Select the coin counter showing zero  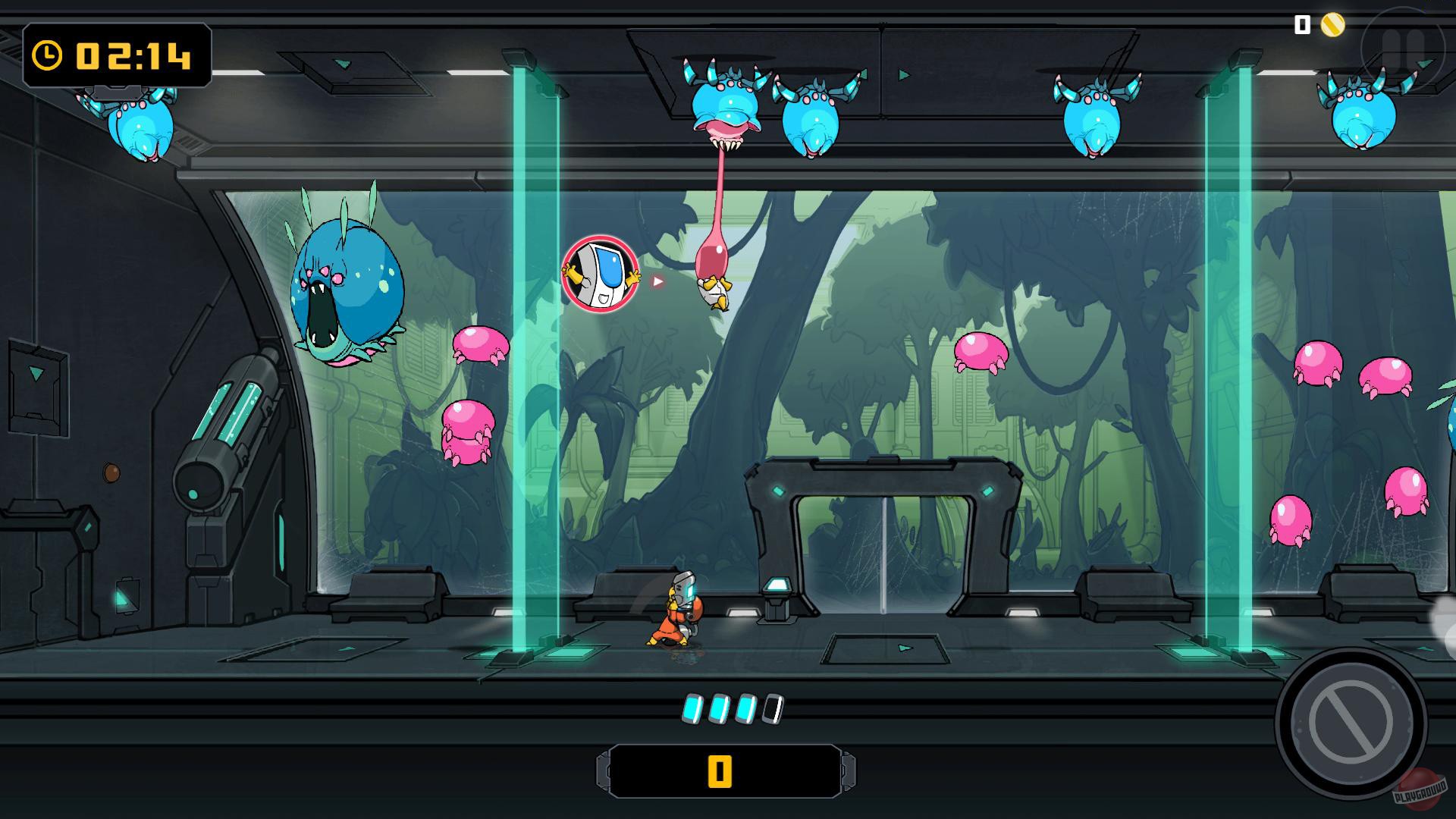(x=1301, y=25)
